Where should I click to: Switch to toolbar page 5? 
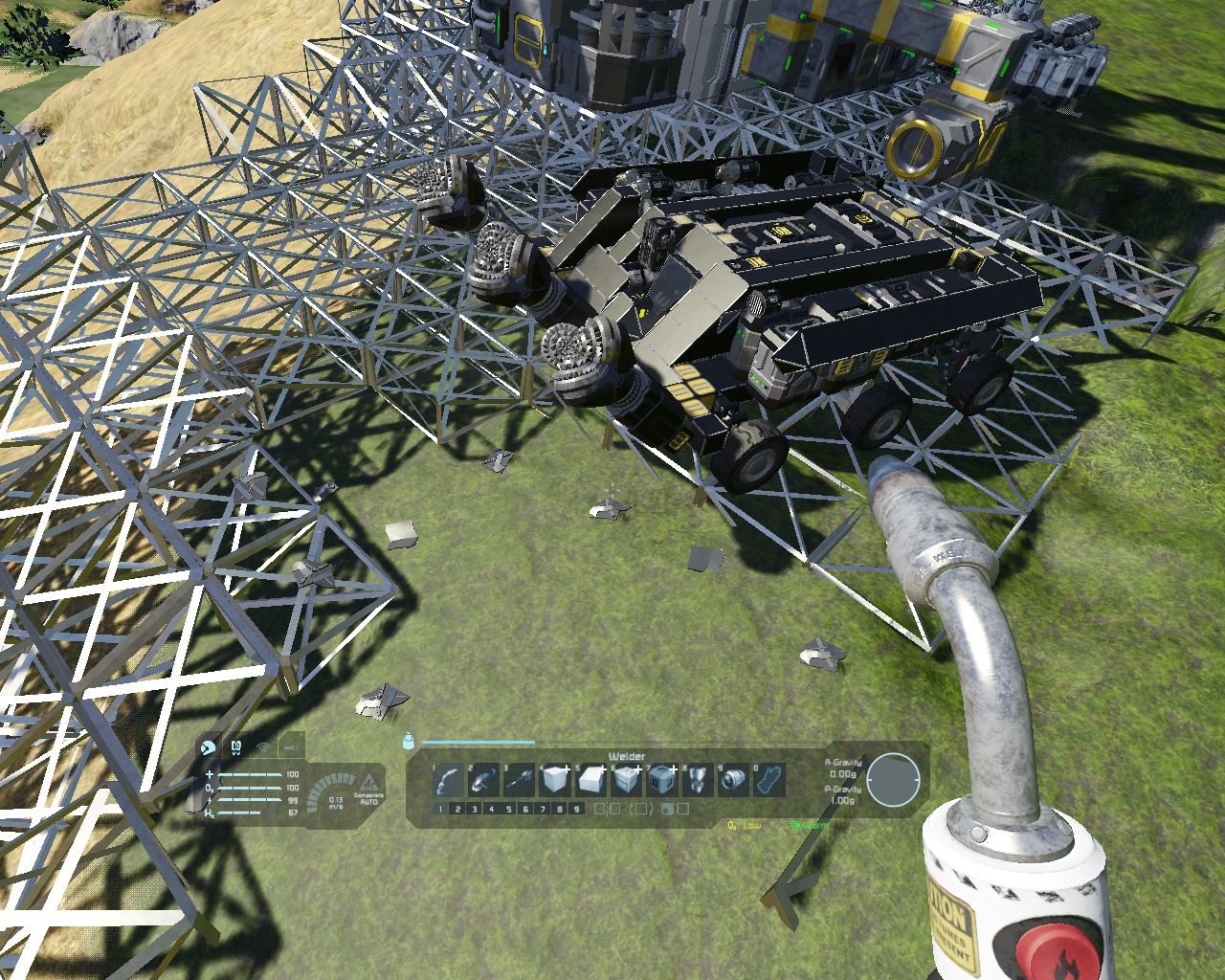[508, 809]
